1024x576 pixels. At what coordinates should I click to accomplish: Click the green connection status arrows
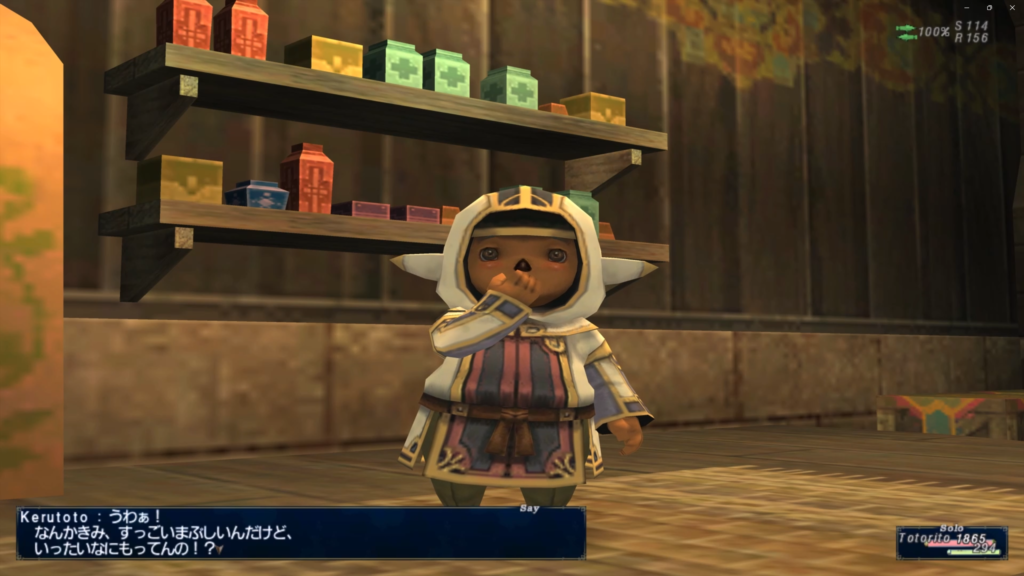906,32
